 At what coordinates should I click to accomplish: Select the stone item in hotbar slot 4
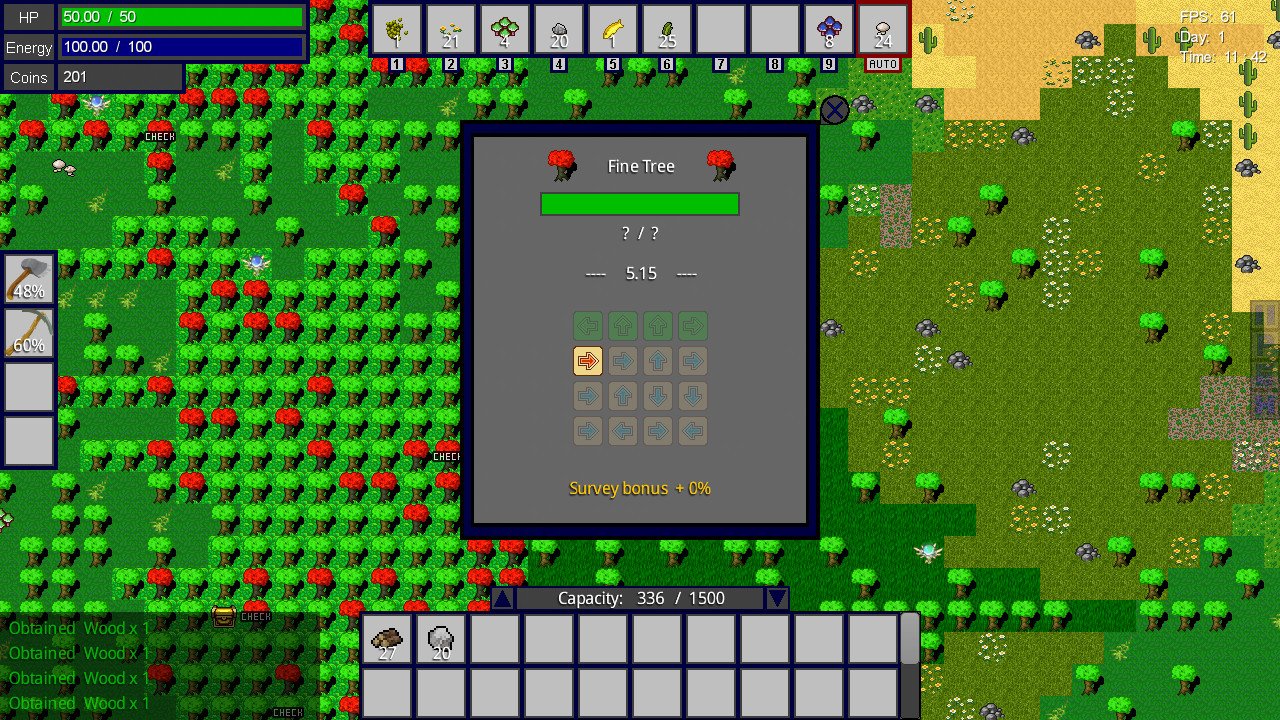[x=558, y=27]
